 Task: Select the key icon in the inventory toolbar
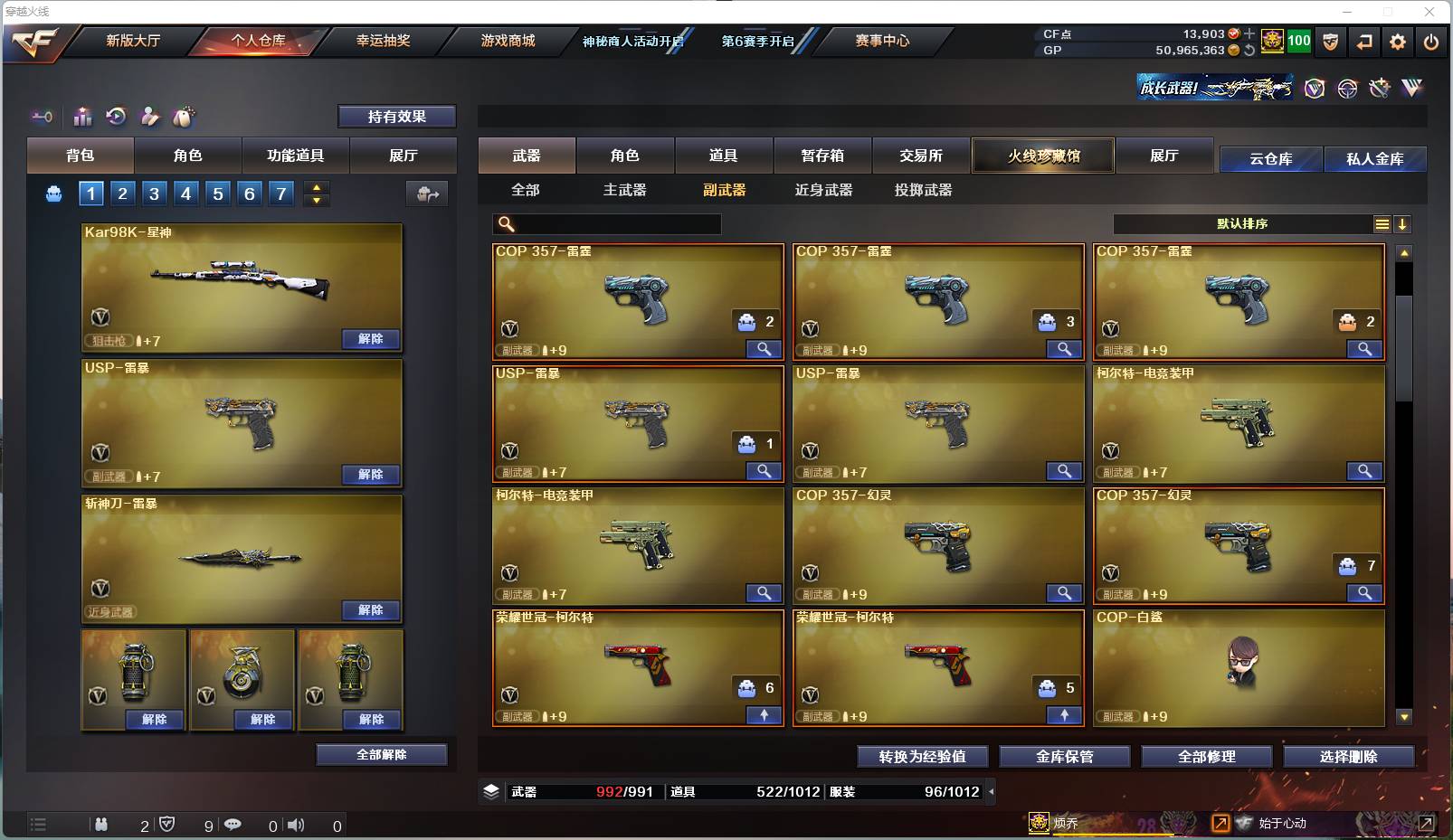42,117
